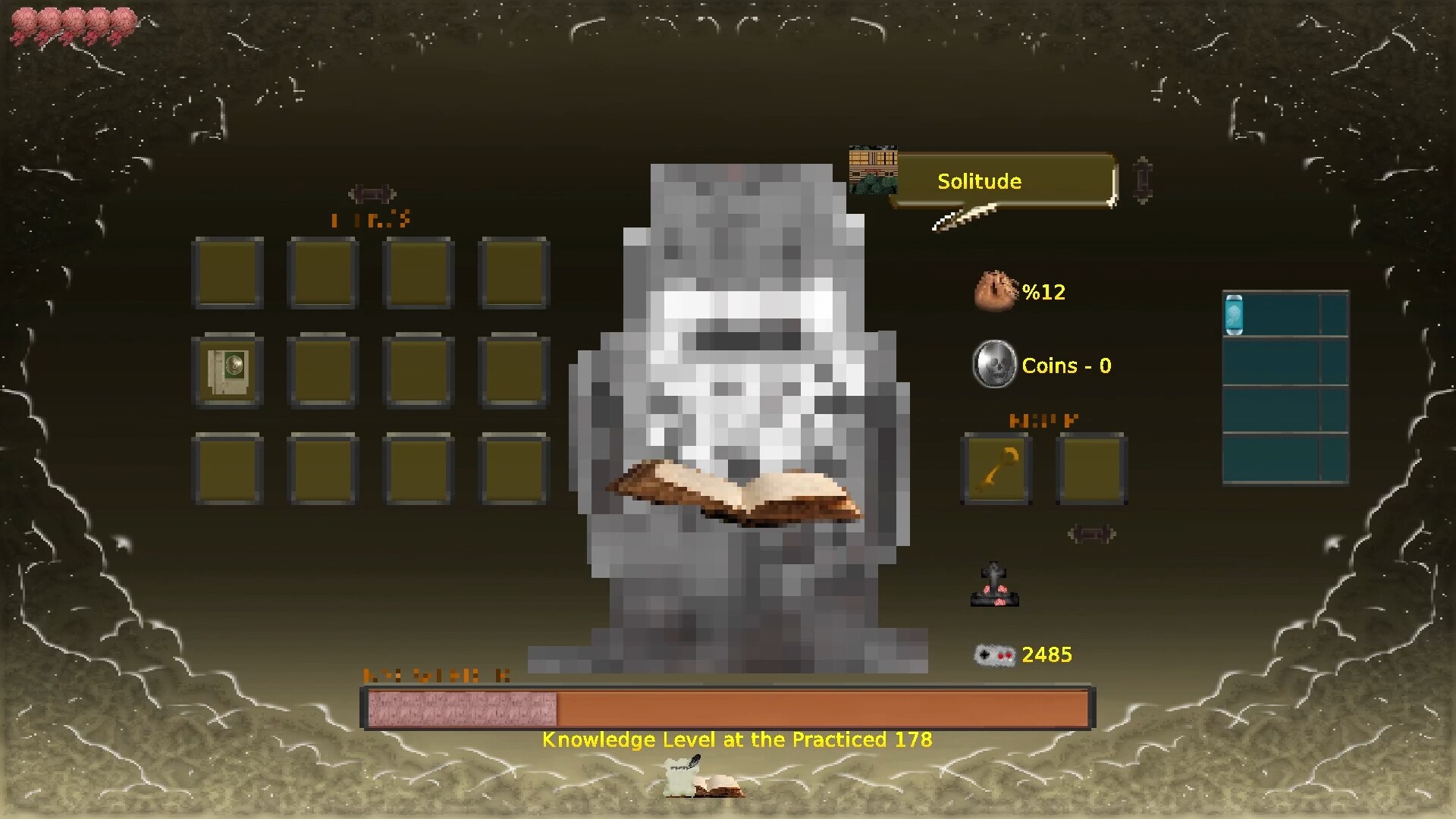Click the knowledge experience progress bar

point(728,707)
